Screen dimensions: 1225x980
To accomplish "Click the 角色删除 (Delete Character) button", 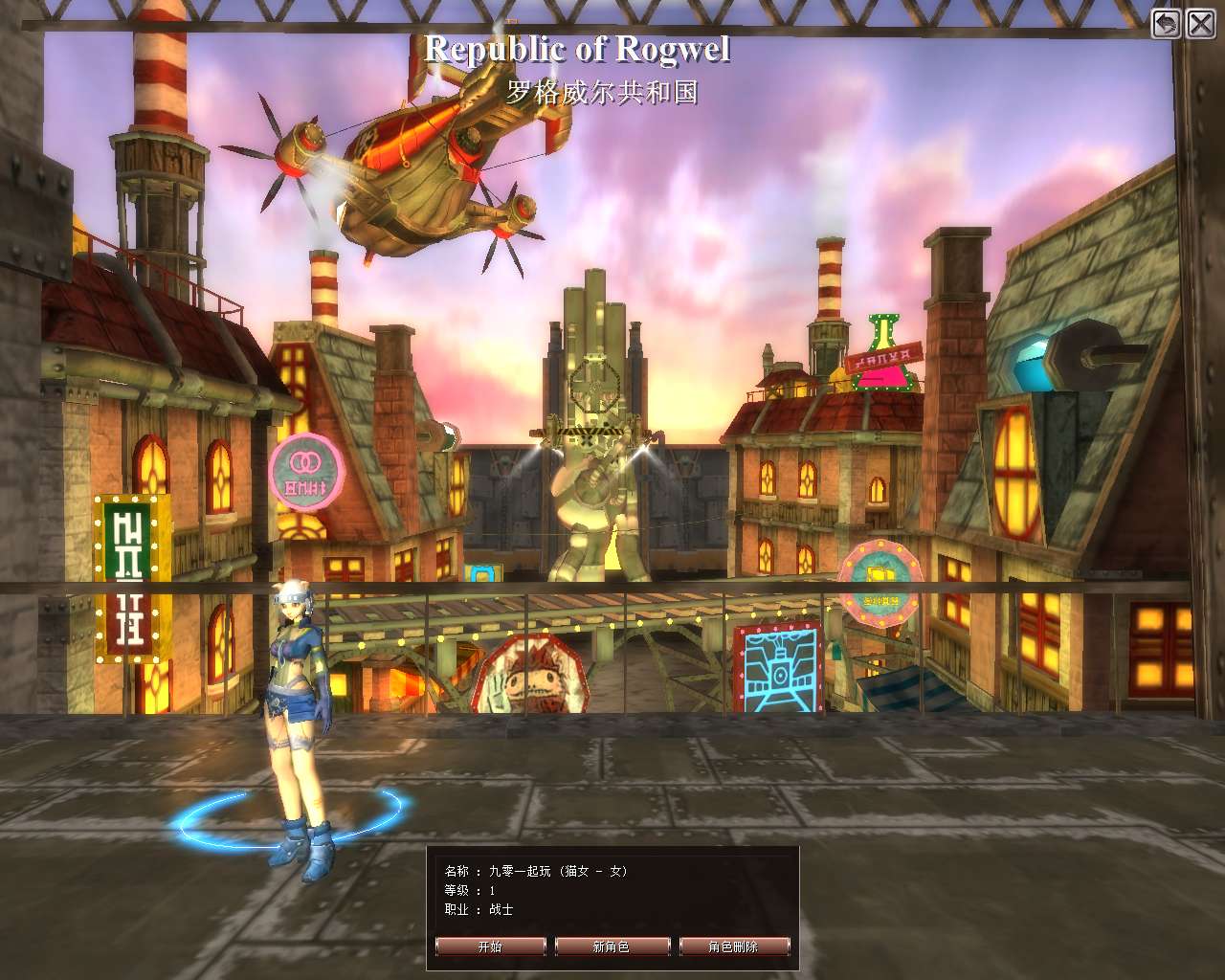I will (x=733, y=946).
